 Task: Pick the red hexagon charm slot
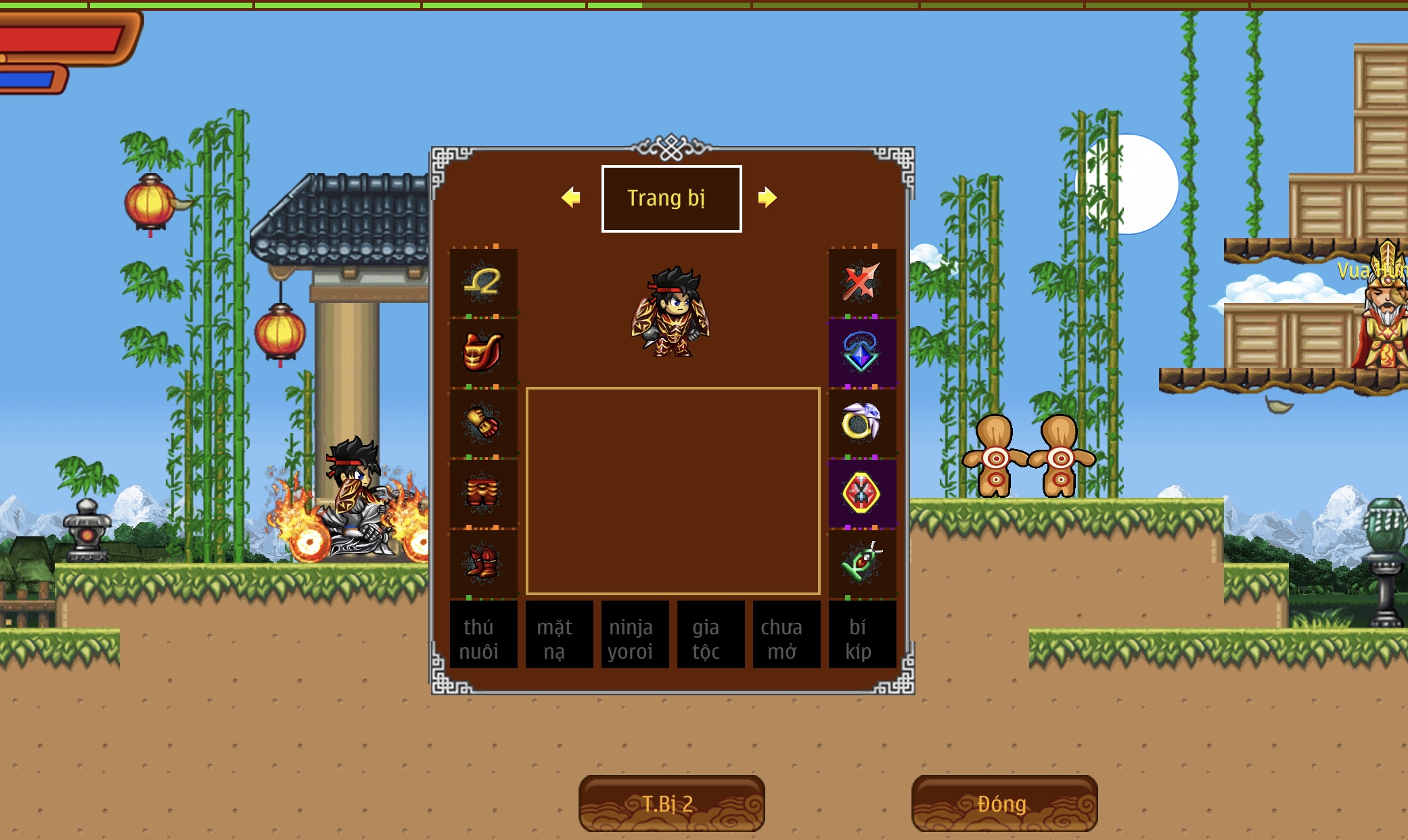[x=862, y=493]
